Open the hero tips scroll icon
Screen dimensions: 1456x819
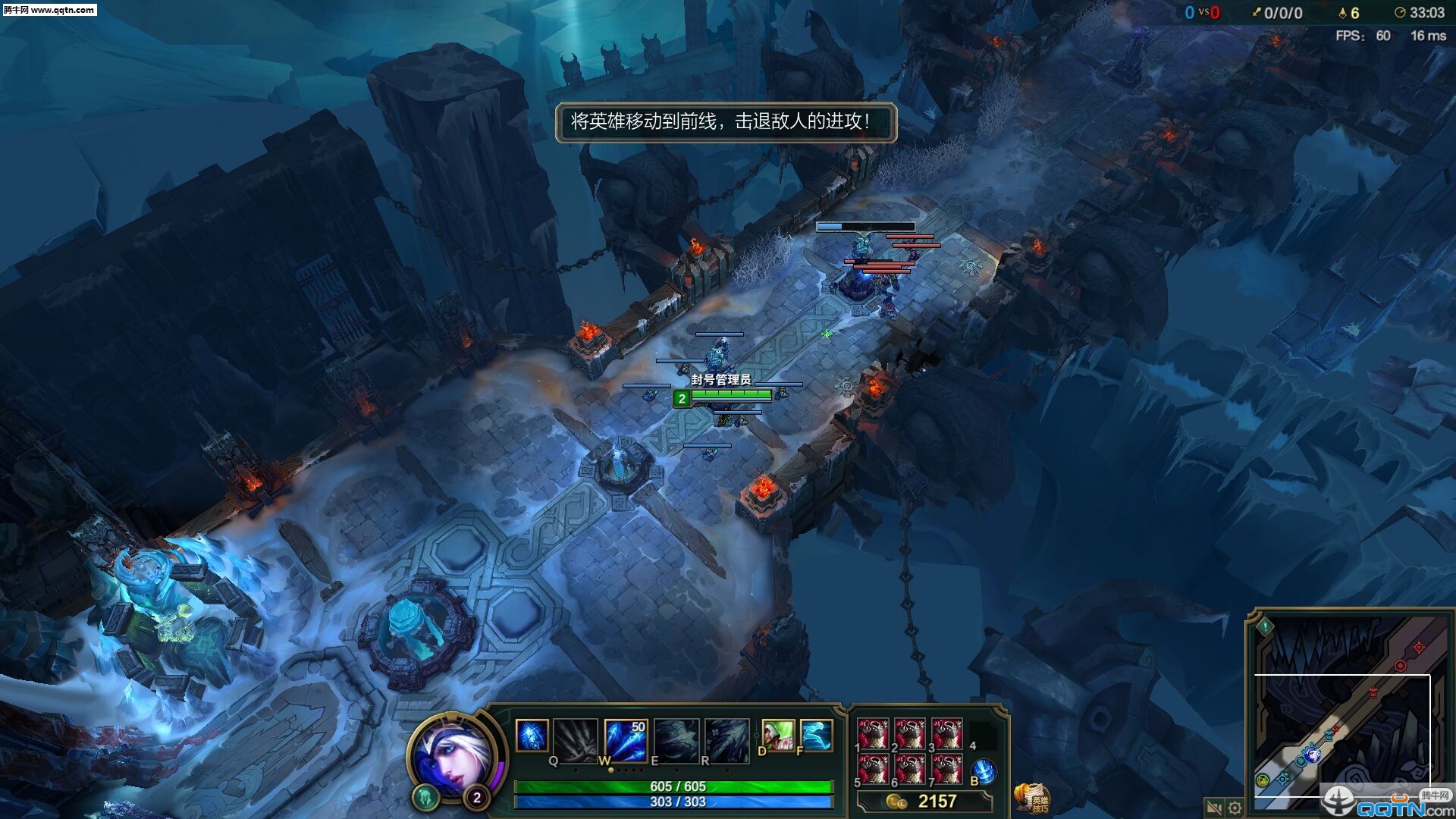click(x=1033, y=799)
